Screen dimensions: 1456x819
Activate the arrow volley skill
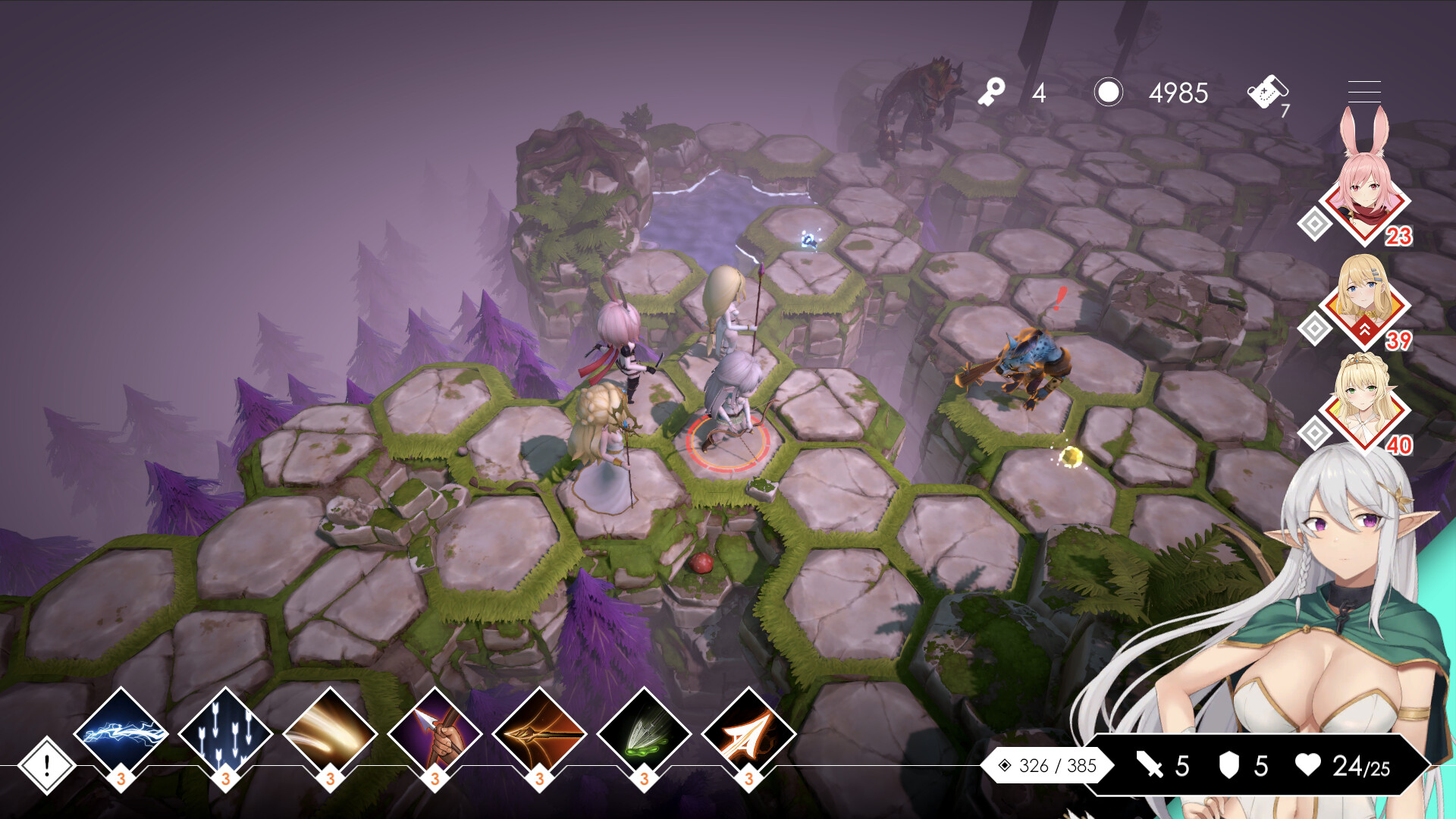[224, 733]
